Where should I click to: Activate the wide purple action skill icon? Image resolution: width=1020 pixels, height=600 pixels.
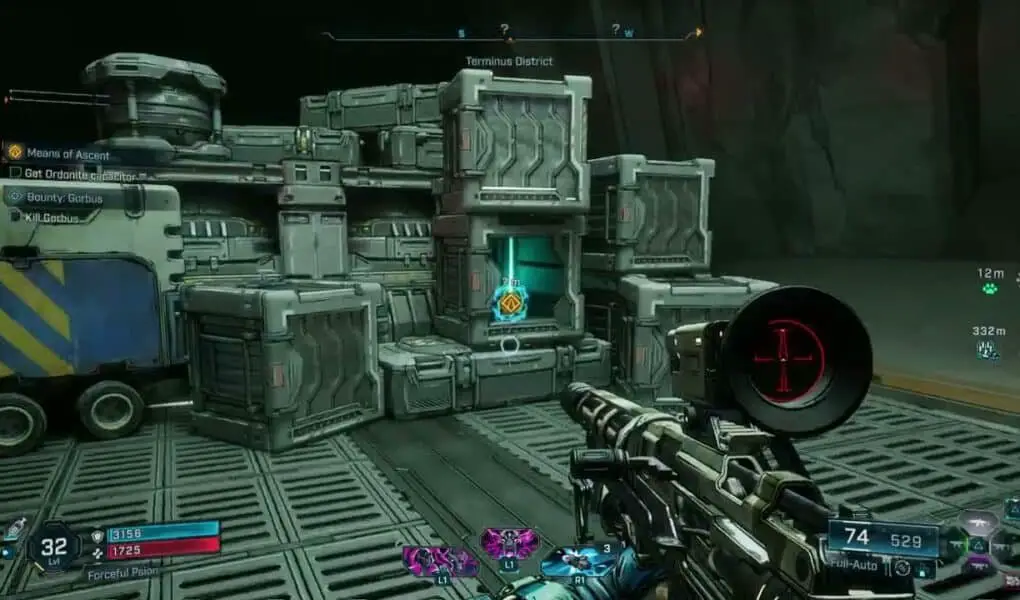(x=441, y=561)
